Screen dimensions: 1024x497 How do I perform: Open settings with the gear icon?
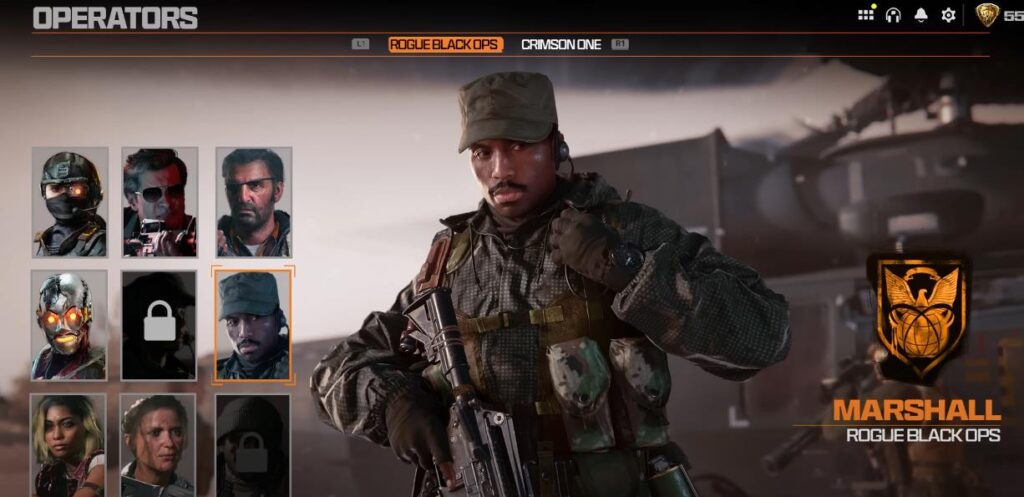pyautogui.click(x=948, y=15)
